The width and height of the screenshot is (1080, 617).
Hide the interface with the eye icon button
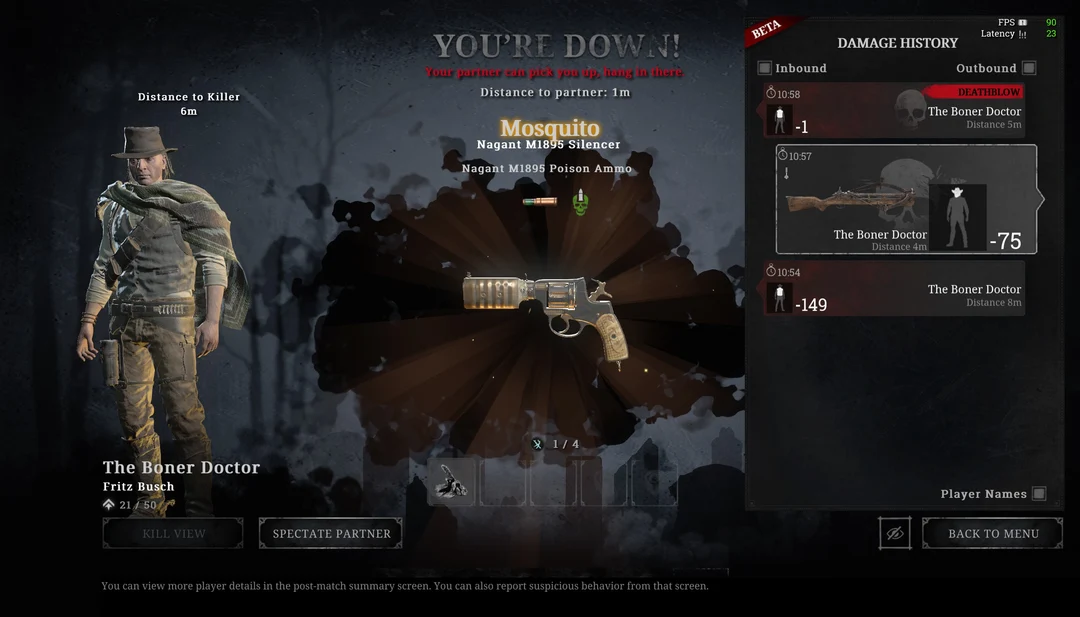(895, 533)
